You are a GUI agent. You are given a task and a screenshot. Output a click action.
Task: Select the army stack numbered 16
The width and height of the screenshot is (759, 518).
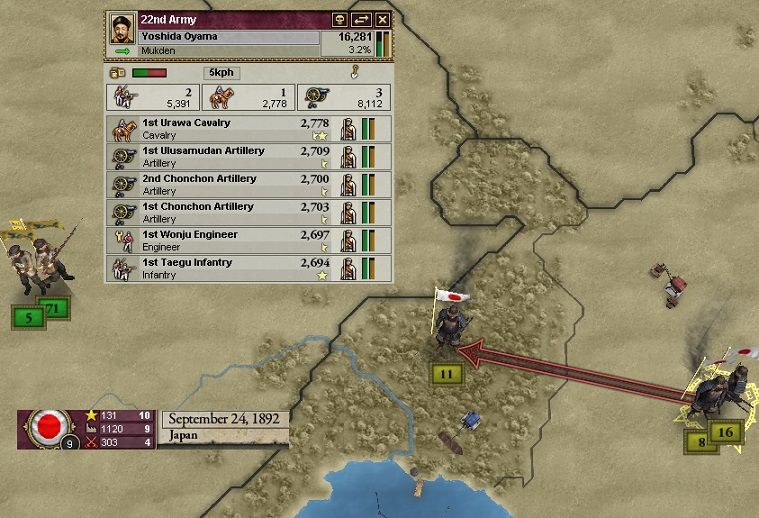726,432
